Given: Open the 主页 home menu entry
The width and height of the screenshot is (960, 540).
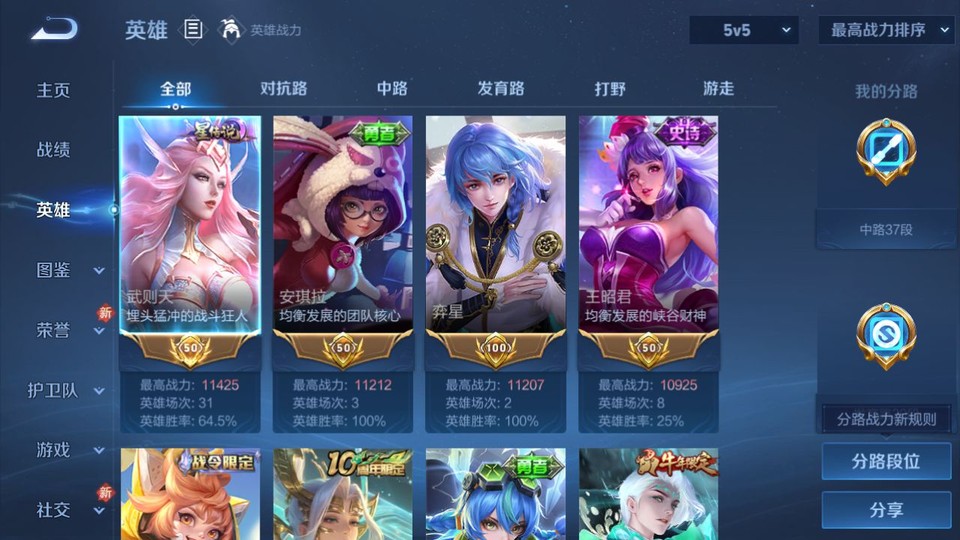Looking at the screenshot, I should tap(54, 90).
